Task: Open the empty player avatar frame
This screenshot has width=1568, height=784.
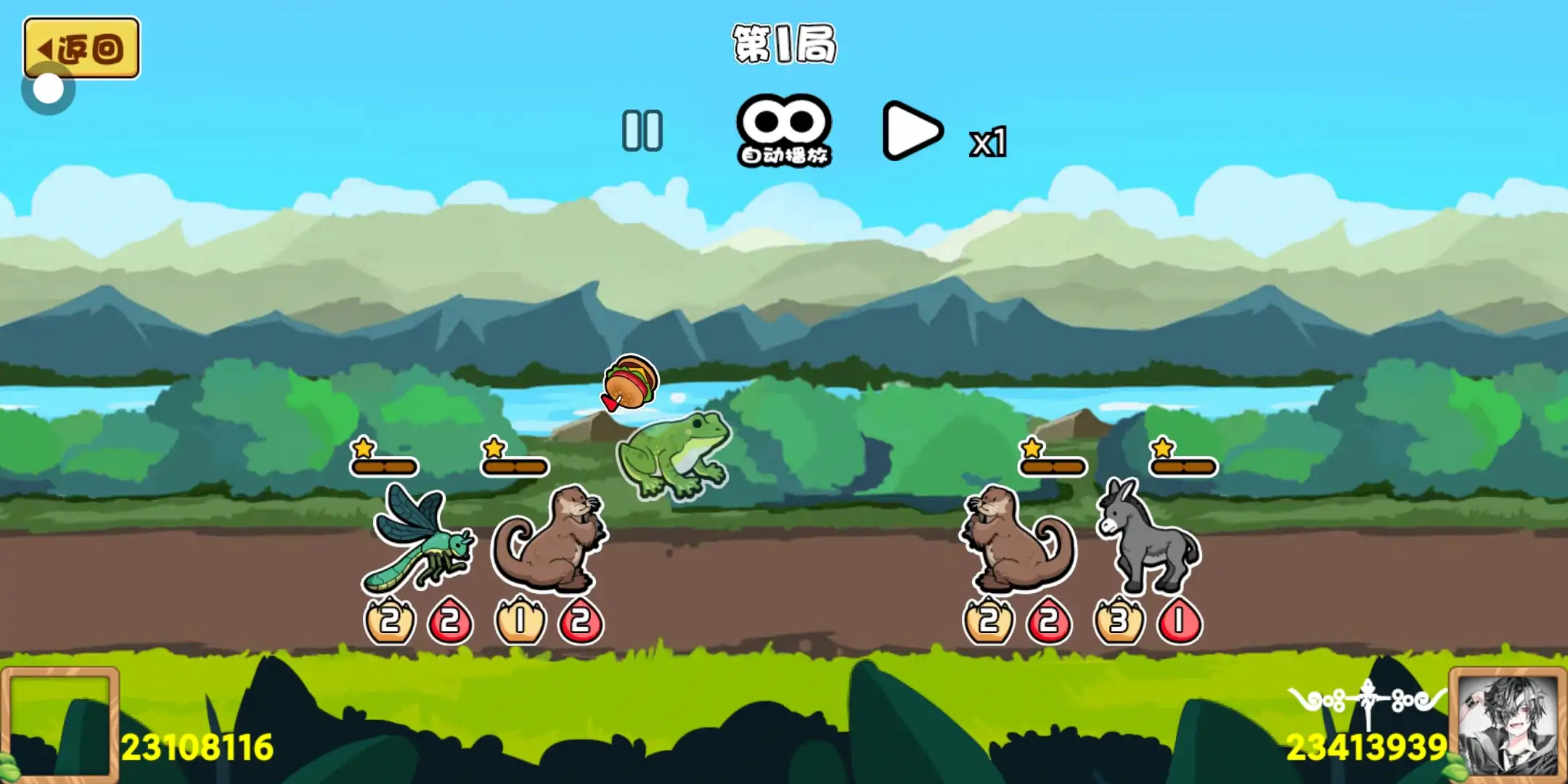Action: tap(60, 724)
